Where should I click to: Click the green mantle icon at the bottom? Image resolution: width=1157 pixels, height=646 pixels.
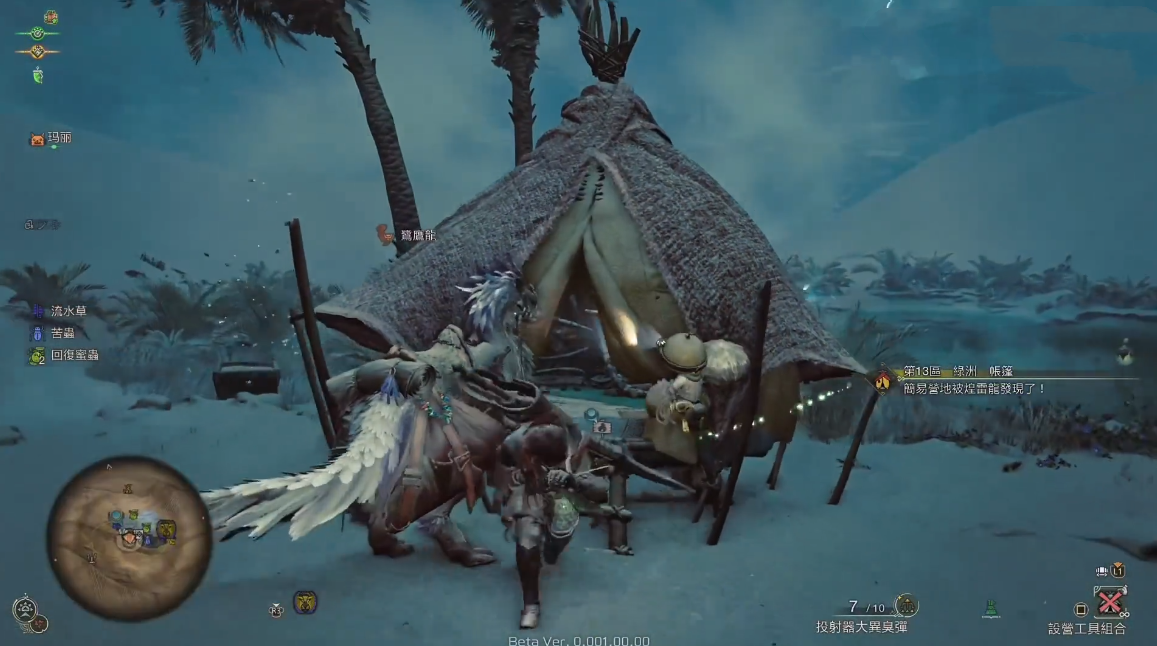tap(991, 608)
